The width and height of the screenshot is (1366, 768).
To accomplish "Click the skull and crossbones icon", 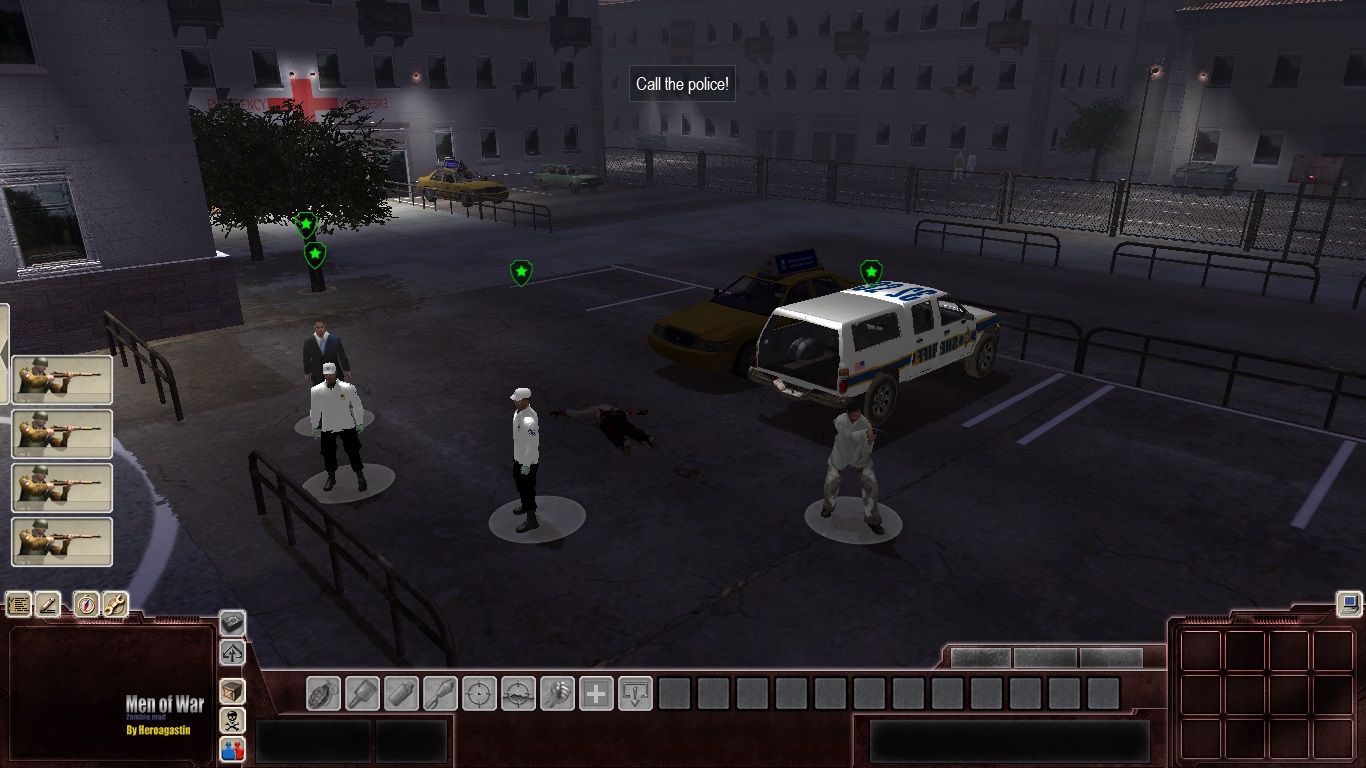I will pyautogui.click(x=232, y=720).
